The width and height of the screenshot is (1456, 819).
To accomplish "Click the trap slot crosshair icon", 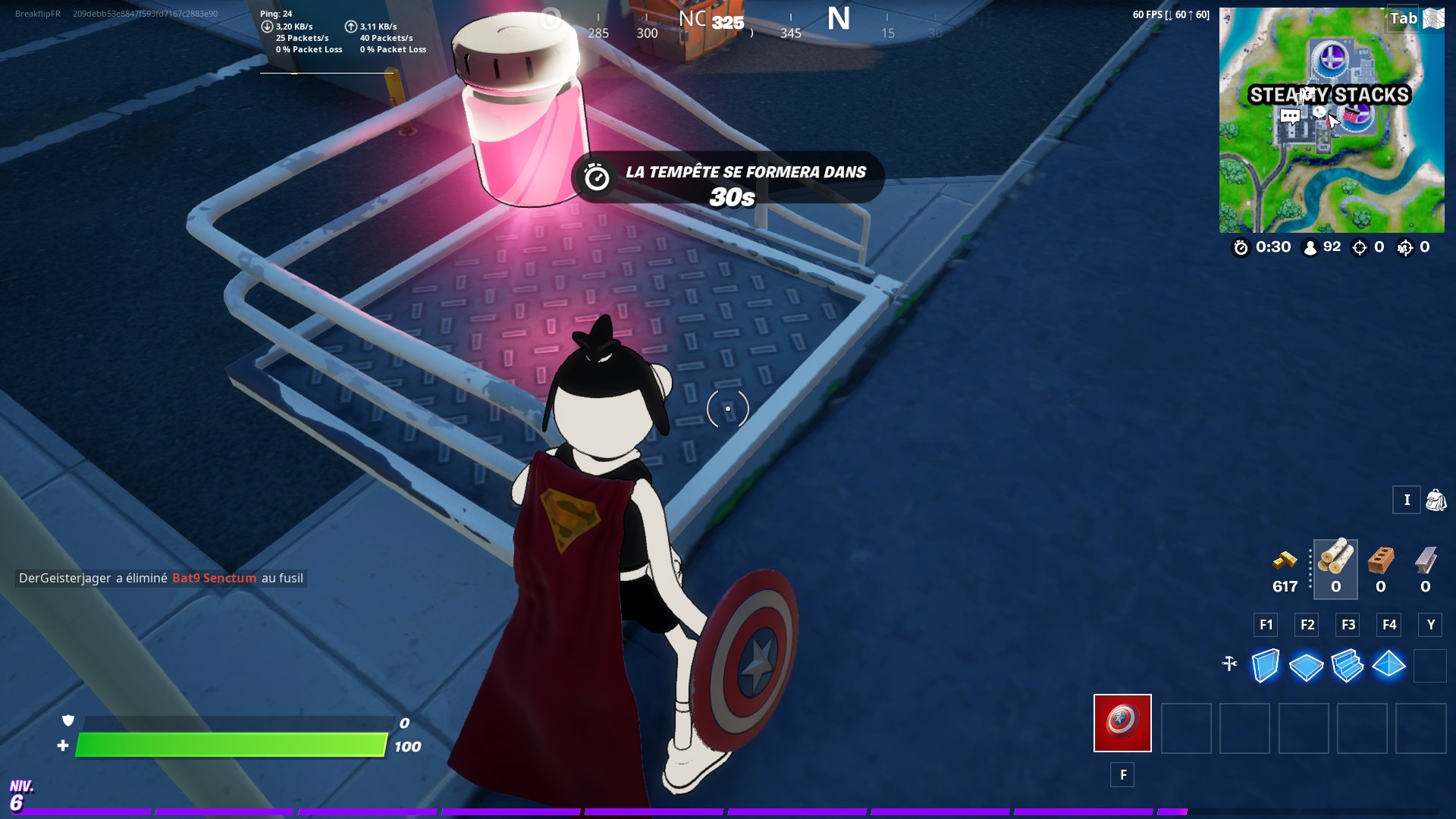I will (x=1230, y=665).
